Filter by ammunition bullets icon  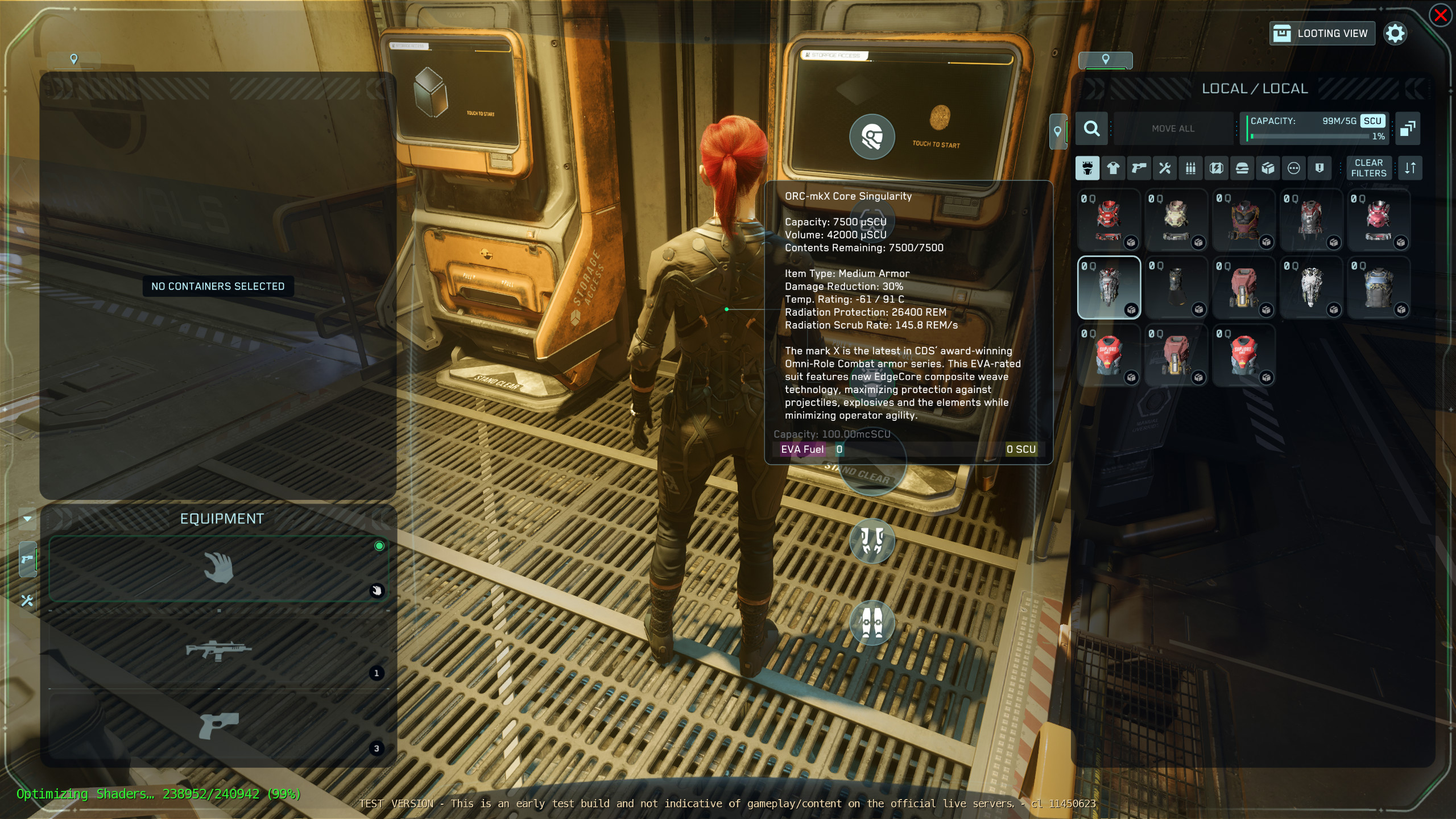pos(1190,168)
